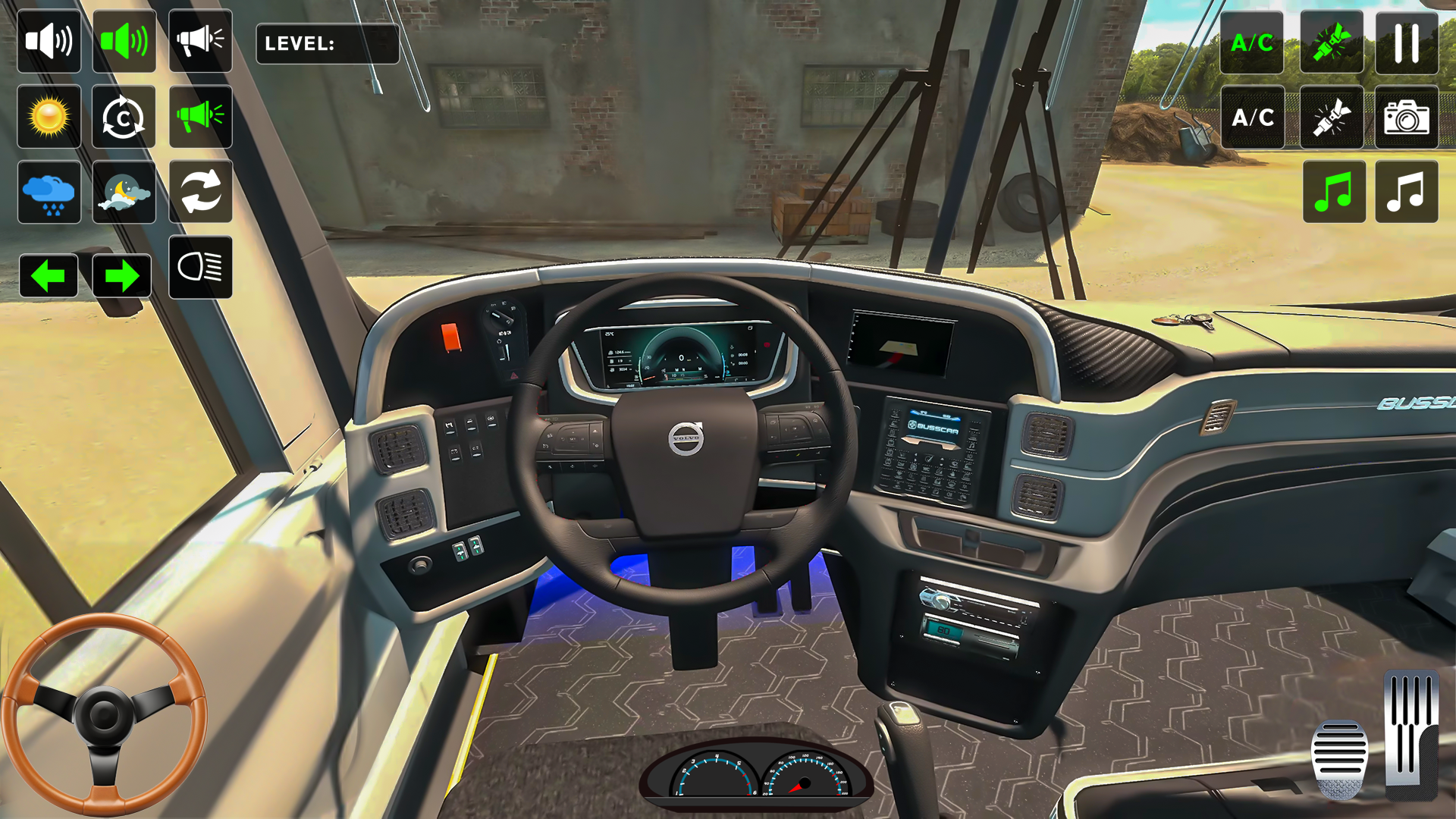The width and height of the screenshot is (1456, 819).
Task: Check the LEVEL display box
Action: click(x=328, y=45)
